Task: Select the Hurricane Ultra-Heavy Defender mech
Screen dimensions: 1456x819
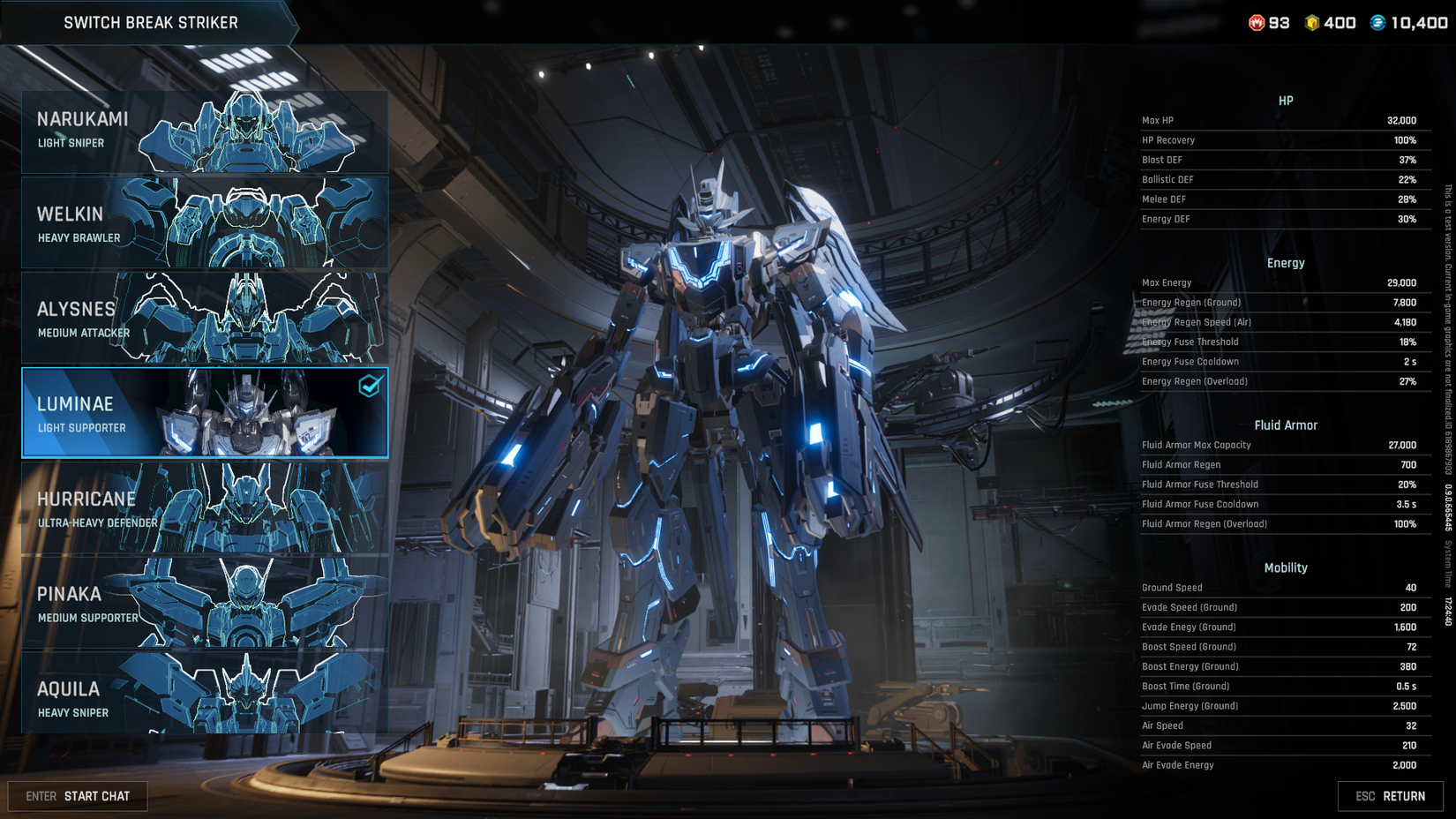Action: click(203, 507)
